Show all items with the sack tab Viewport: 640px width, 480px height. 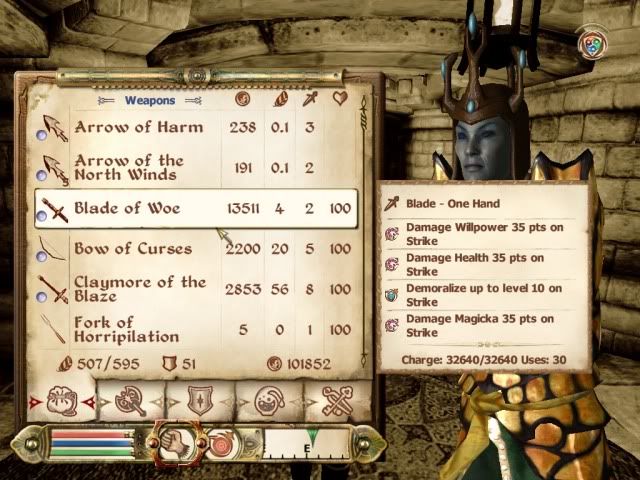[x=60, y=402]
